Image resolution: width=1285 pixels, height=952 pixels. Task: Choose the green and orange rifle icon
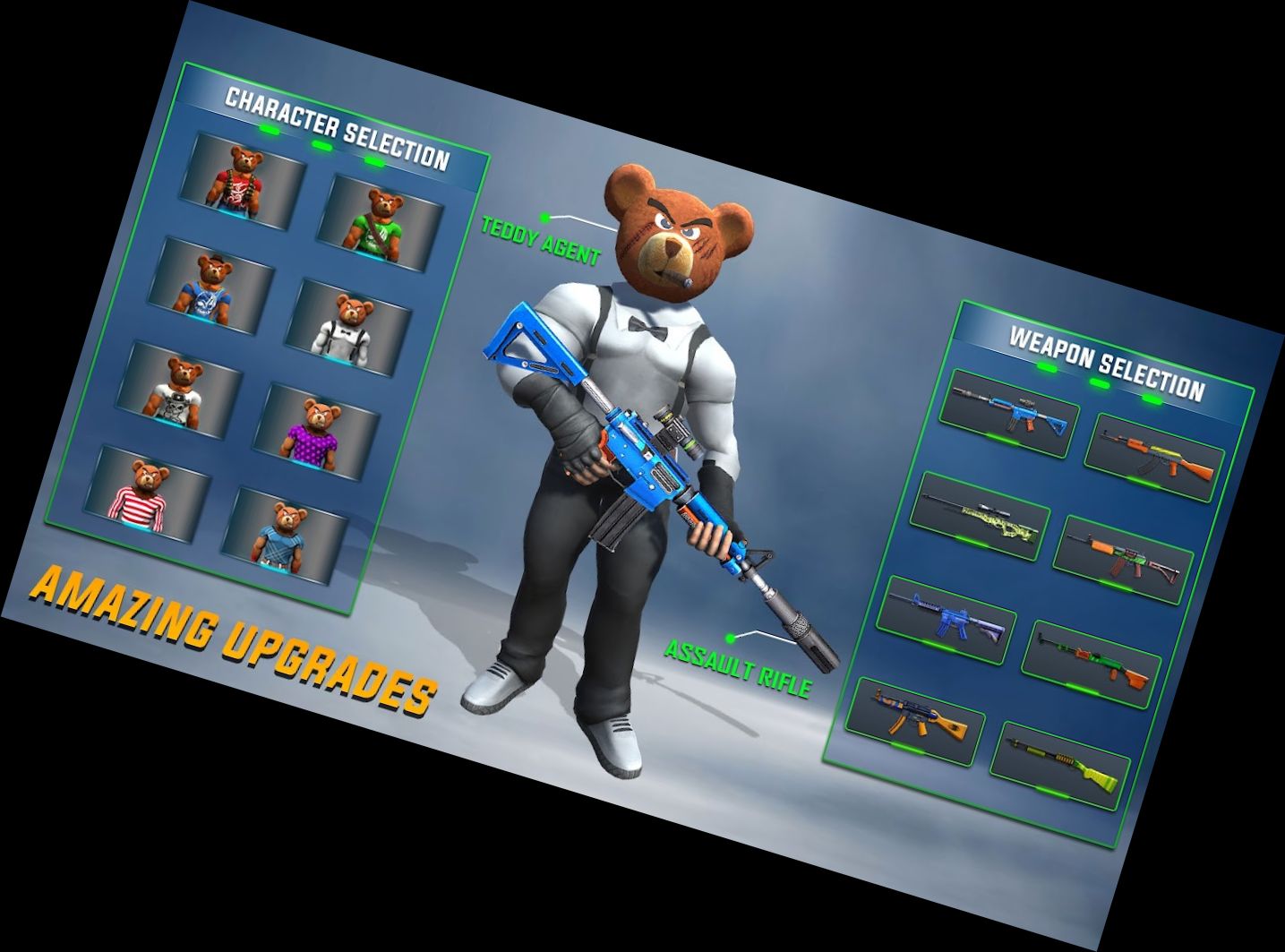point(1094,663)
